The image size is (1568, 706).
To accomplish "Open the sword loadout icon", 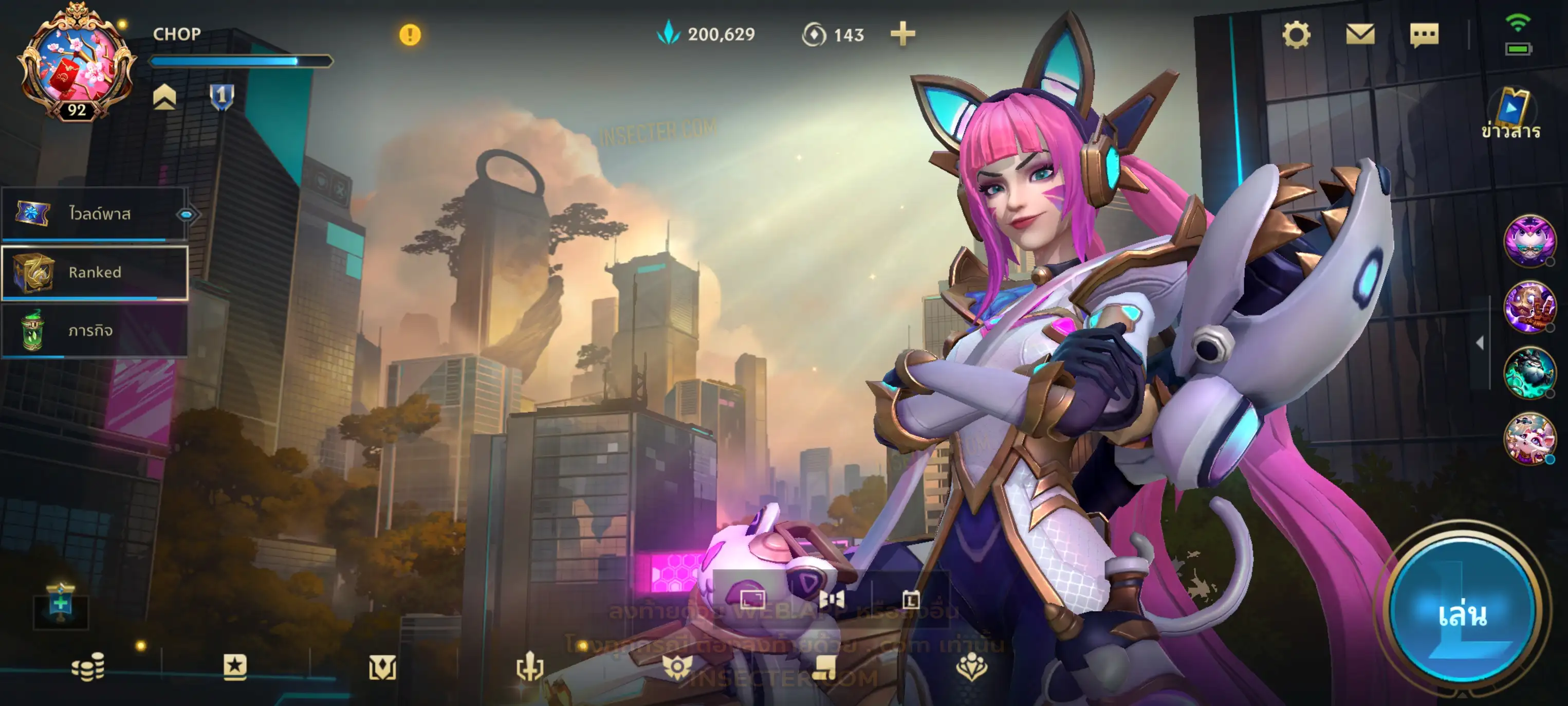I will [x=529, y=667].
